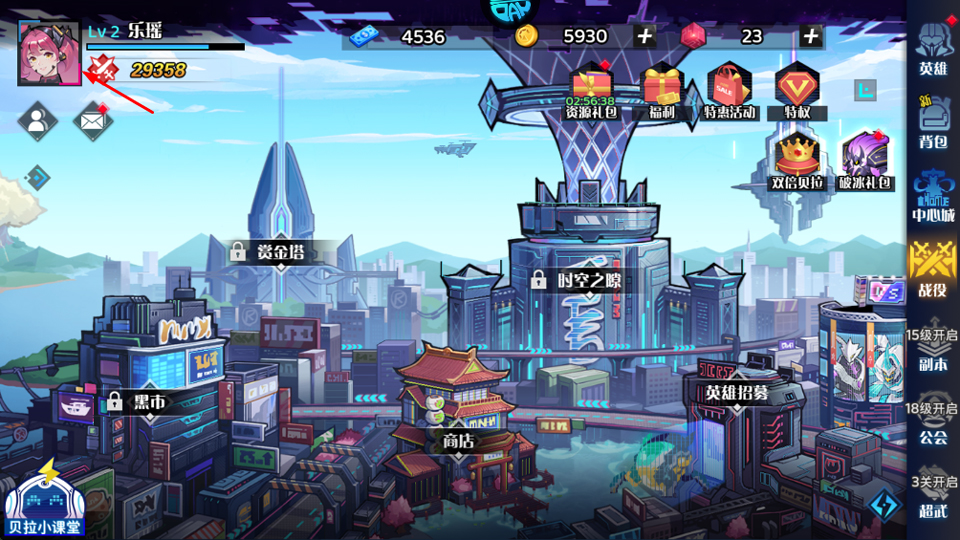Open the friends icon
Viewport: 960px width, 540px height.
[x=37, y=121]
